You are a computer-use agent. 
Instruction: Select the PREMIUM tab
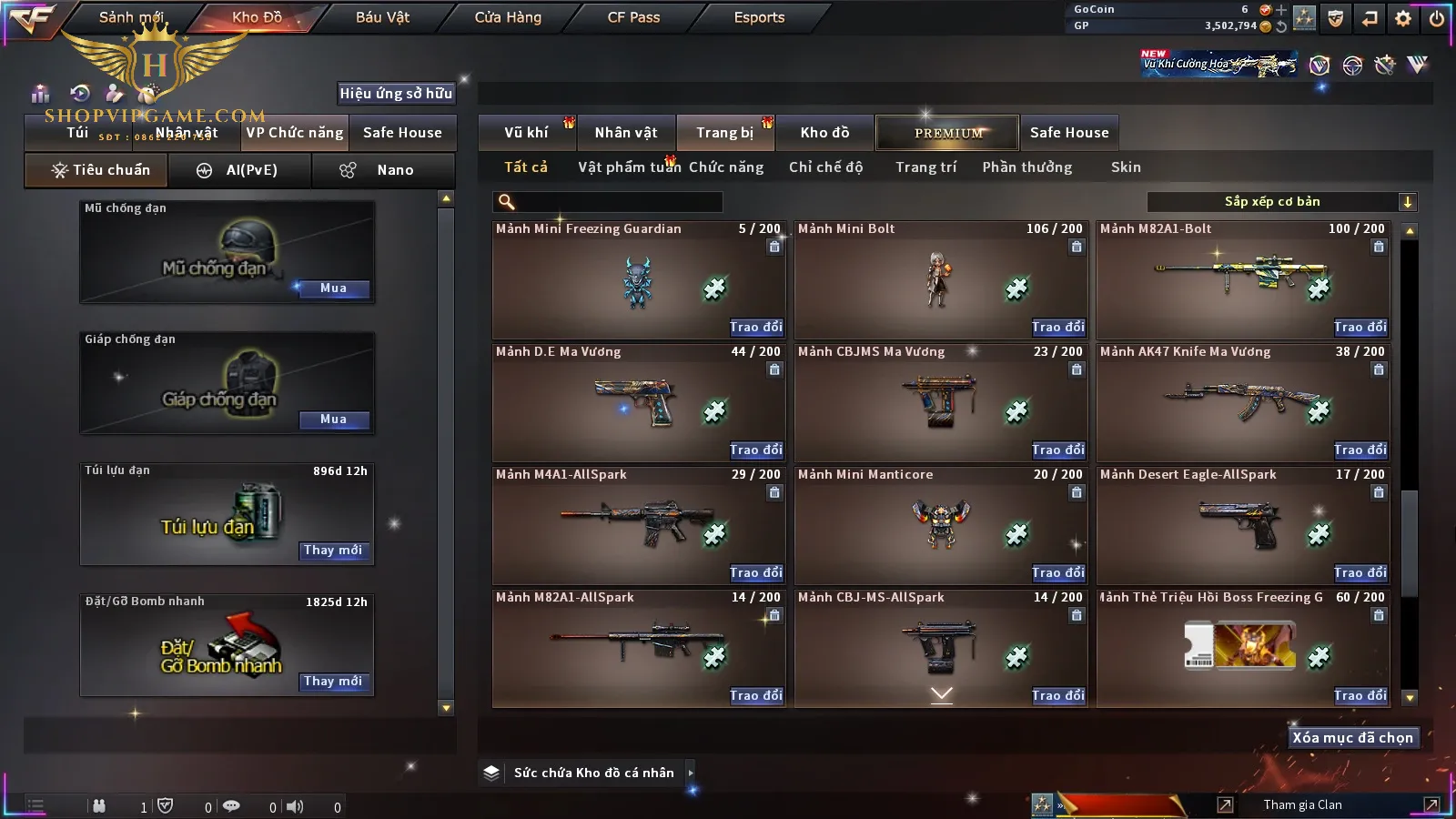[948, 133]
